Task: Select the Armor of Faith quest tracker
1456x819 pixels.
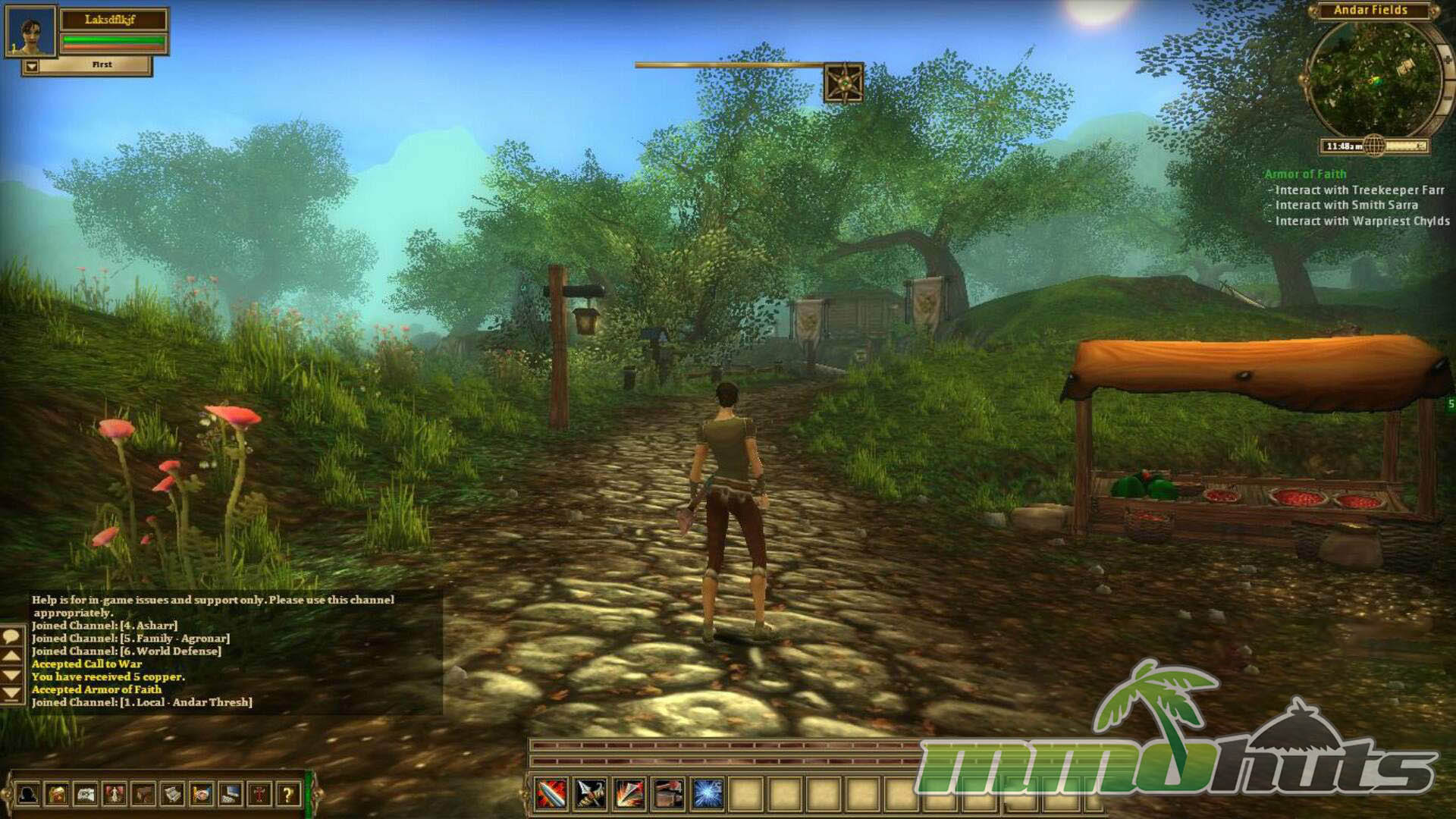Action: 1305,174
